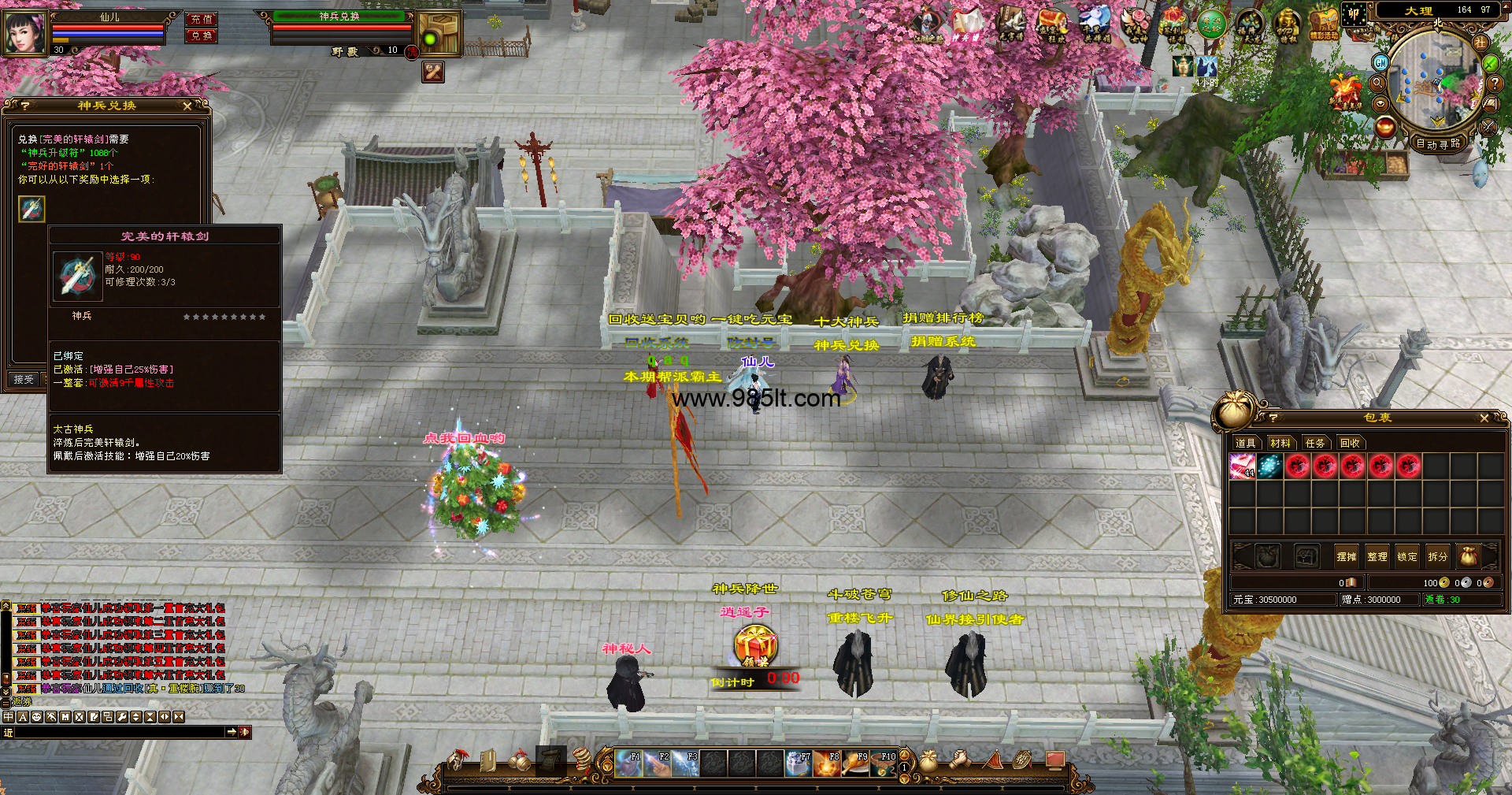1512x795 pixels.
Task: Open the VIP特权 icon
Action: click(x=1287, y=25)
